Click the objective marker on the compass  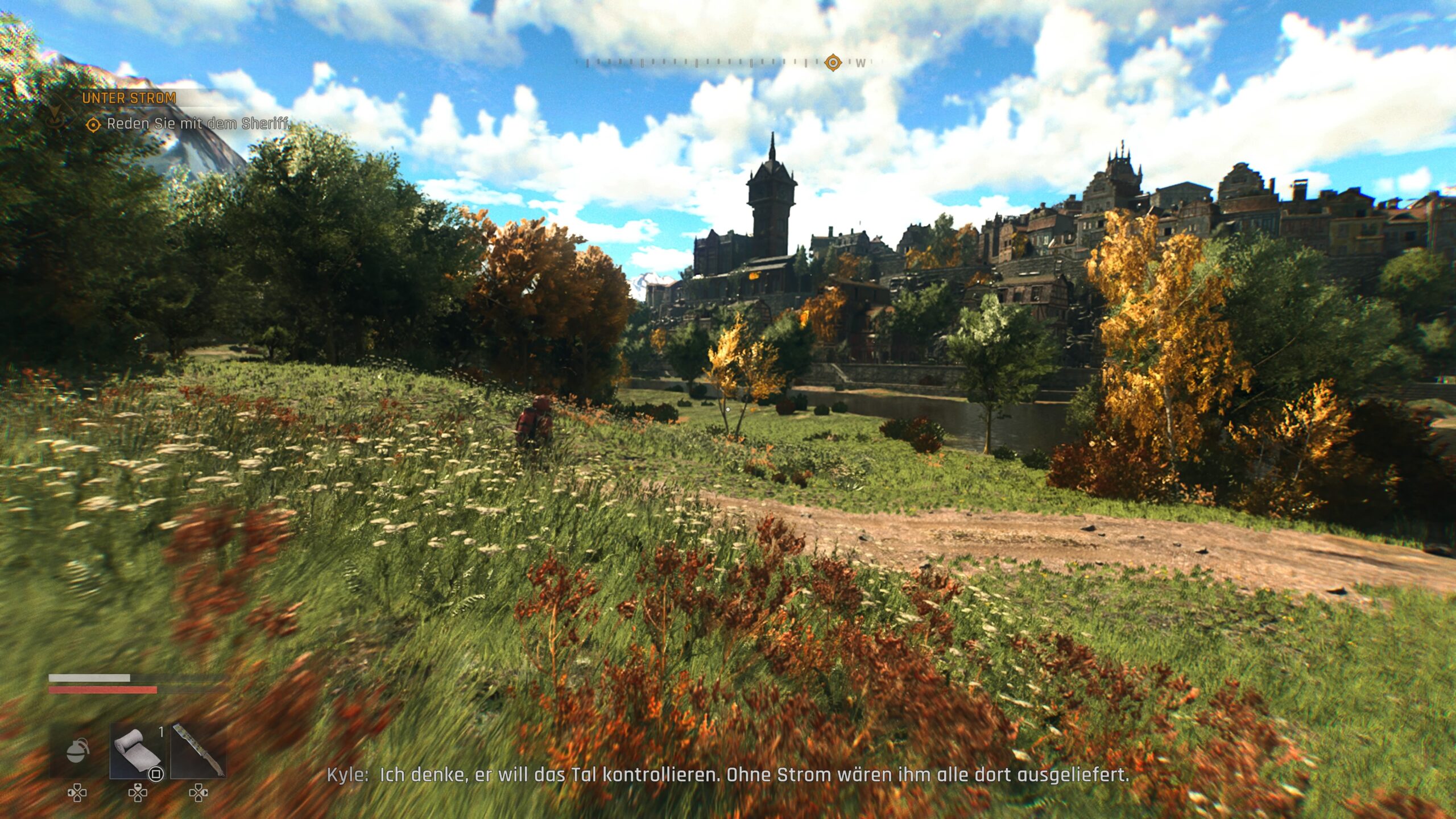tap(833, 62)
